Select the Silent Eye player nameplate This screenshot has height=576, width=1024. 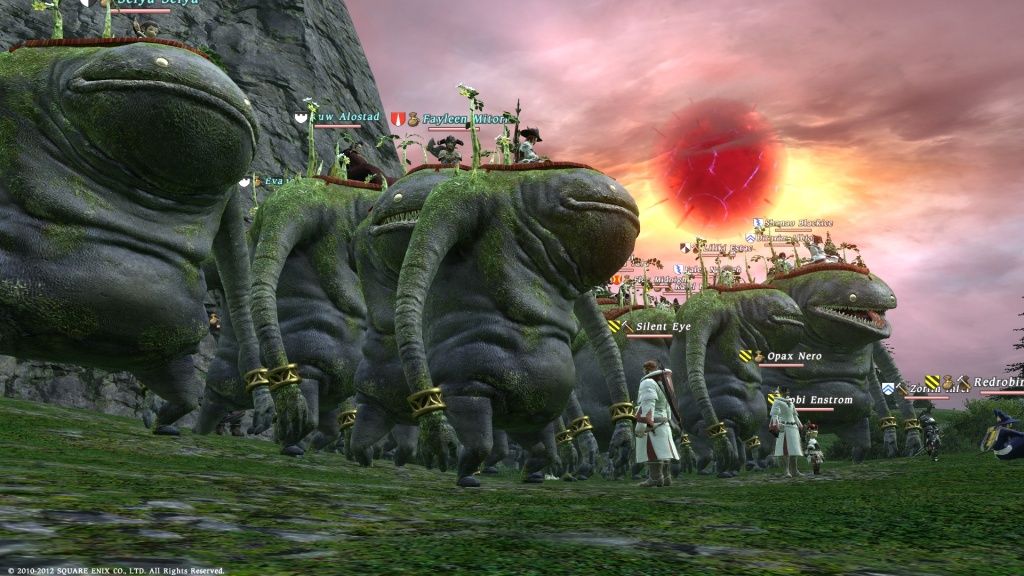663,327
